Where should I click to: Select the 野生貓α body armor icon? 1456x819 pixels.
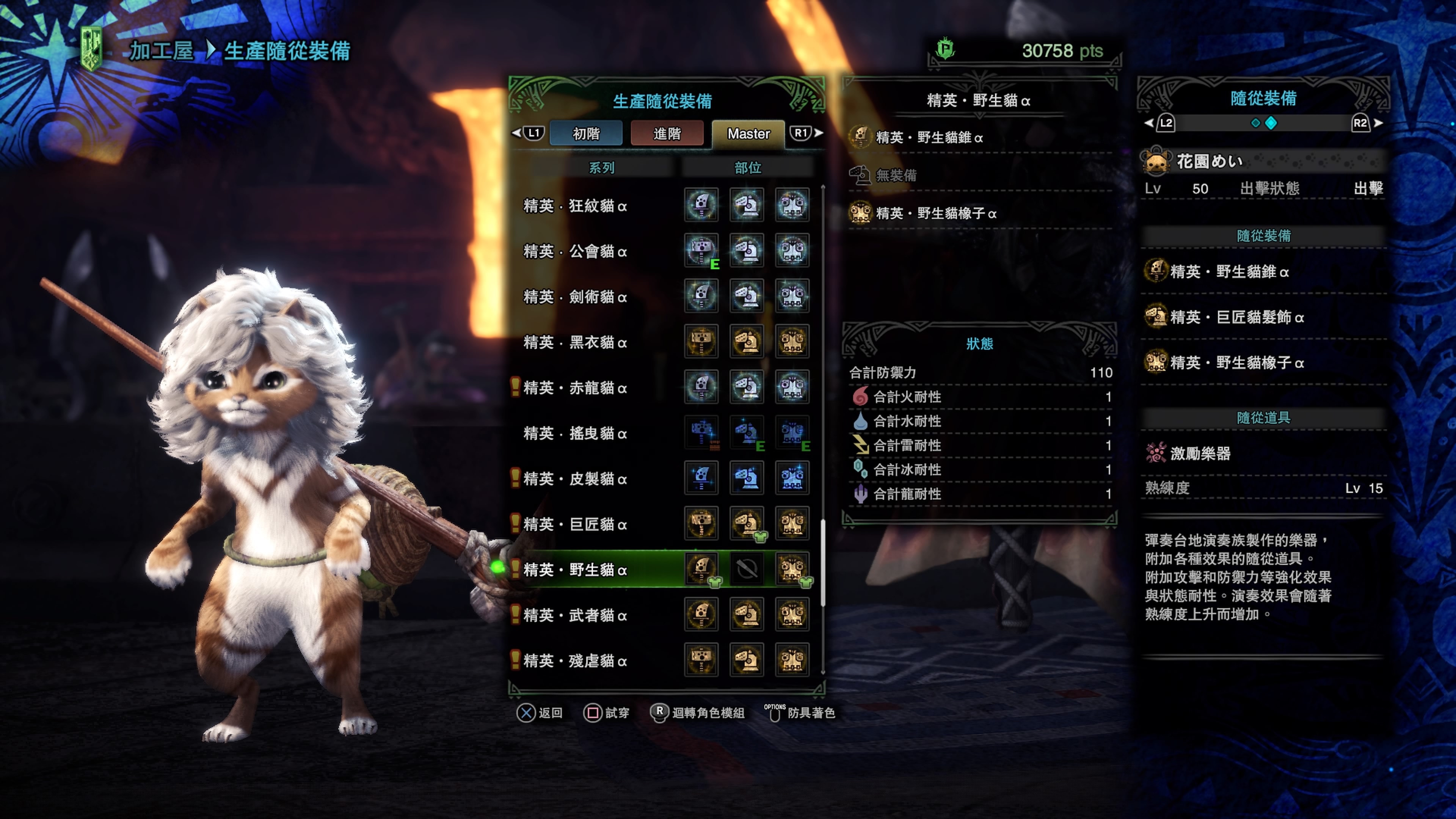pyautogui.click(x=792, y=568)
